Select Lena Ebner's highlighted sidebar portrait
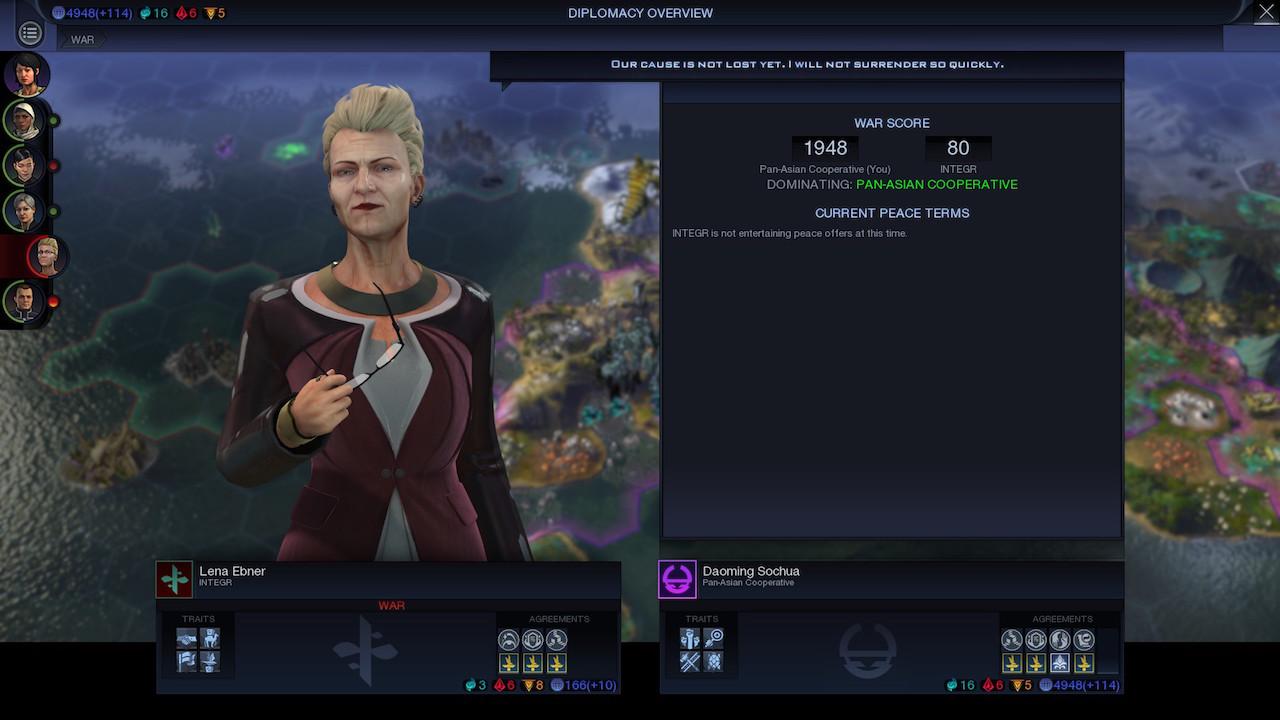This screenshot has height=720, width=1280. 47,256
